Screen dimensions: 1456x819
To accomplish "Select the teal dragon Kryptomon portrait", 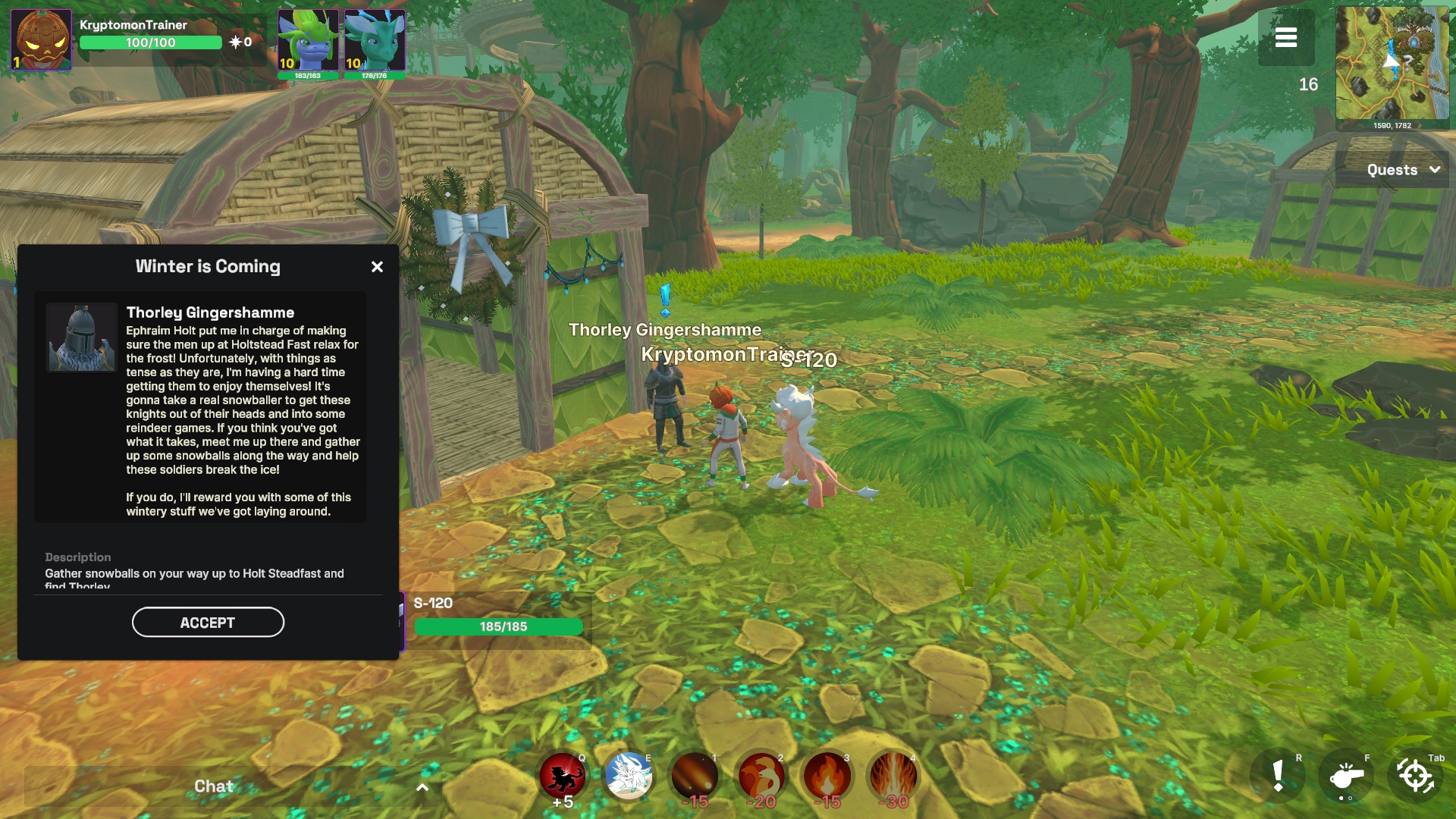I will point(375,40).
